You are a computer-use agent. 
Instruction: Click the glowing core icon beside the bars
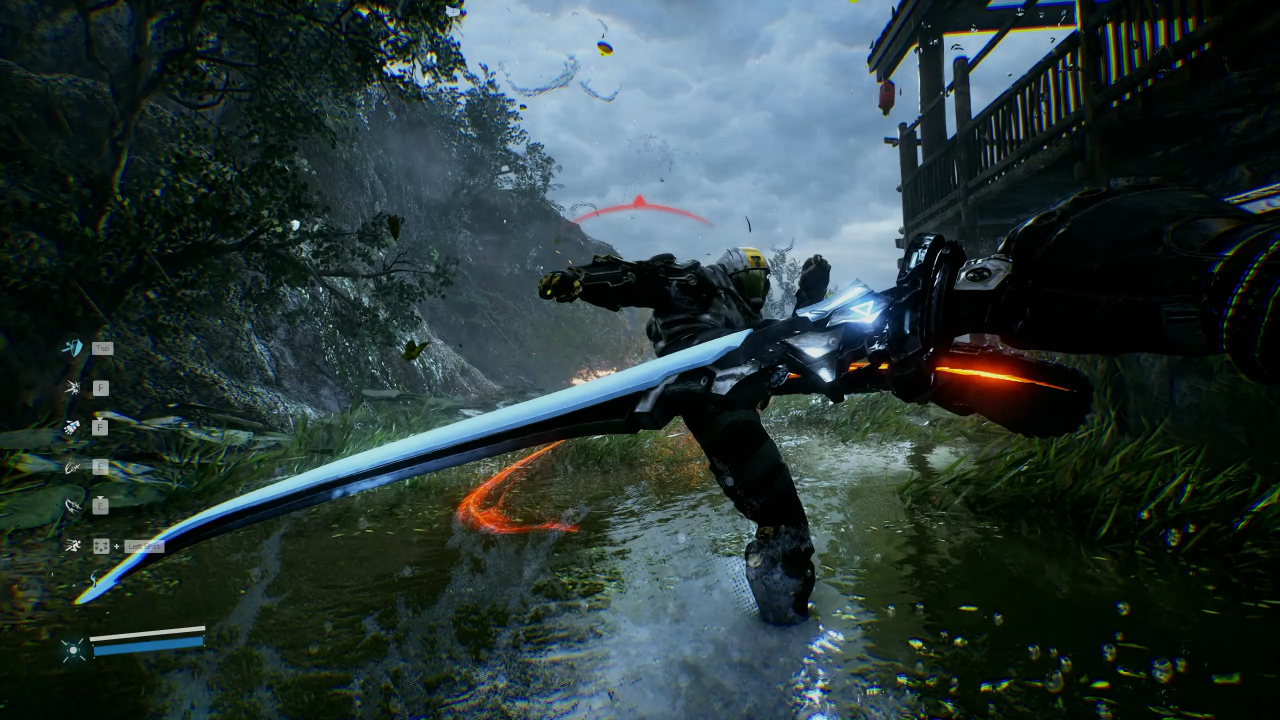click(72, 650)
